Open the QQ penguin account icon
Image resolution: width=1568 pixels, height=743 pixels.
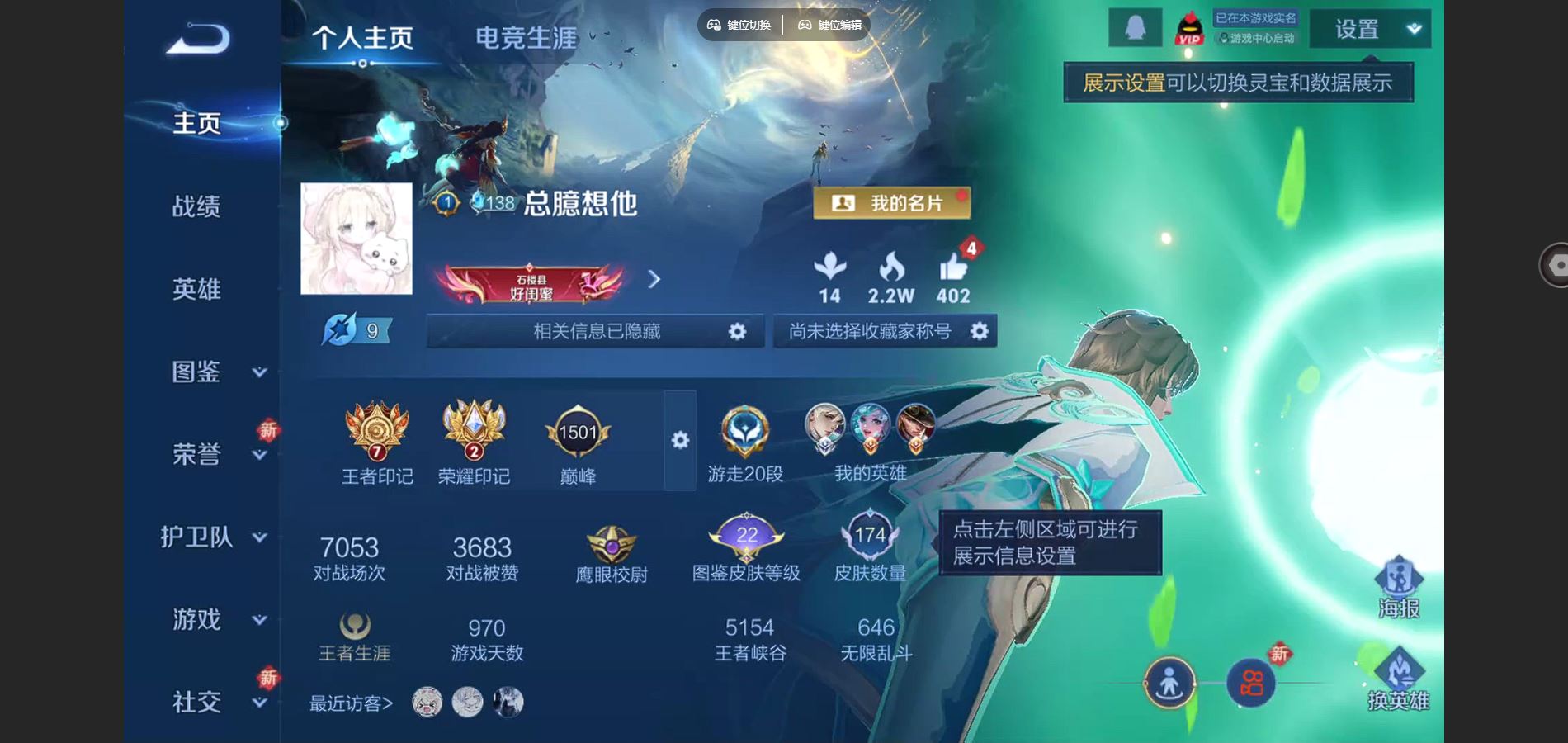click(1137, 27)
